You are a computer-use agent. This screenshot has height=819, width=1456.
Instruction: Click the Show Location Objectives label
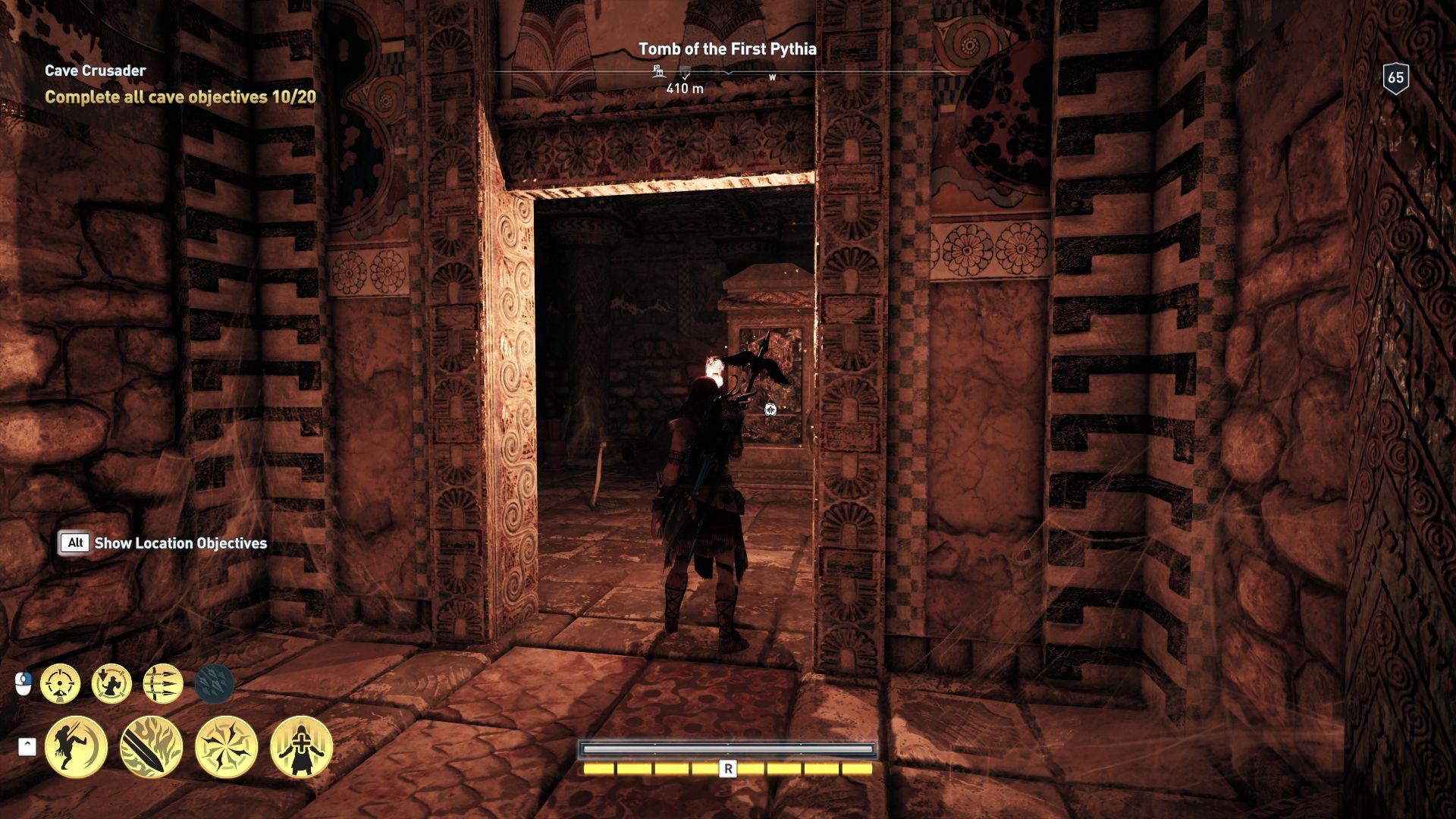[x=180, y=543]
